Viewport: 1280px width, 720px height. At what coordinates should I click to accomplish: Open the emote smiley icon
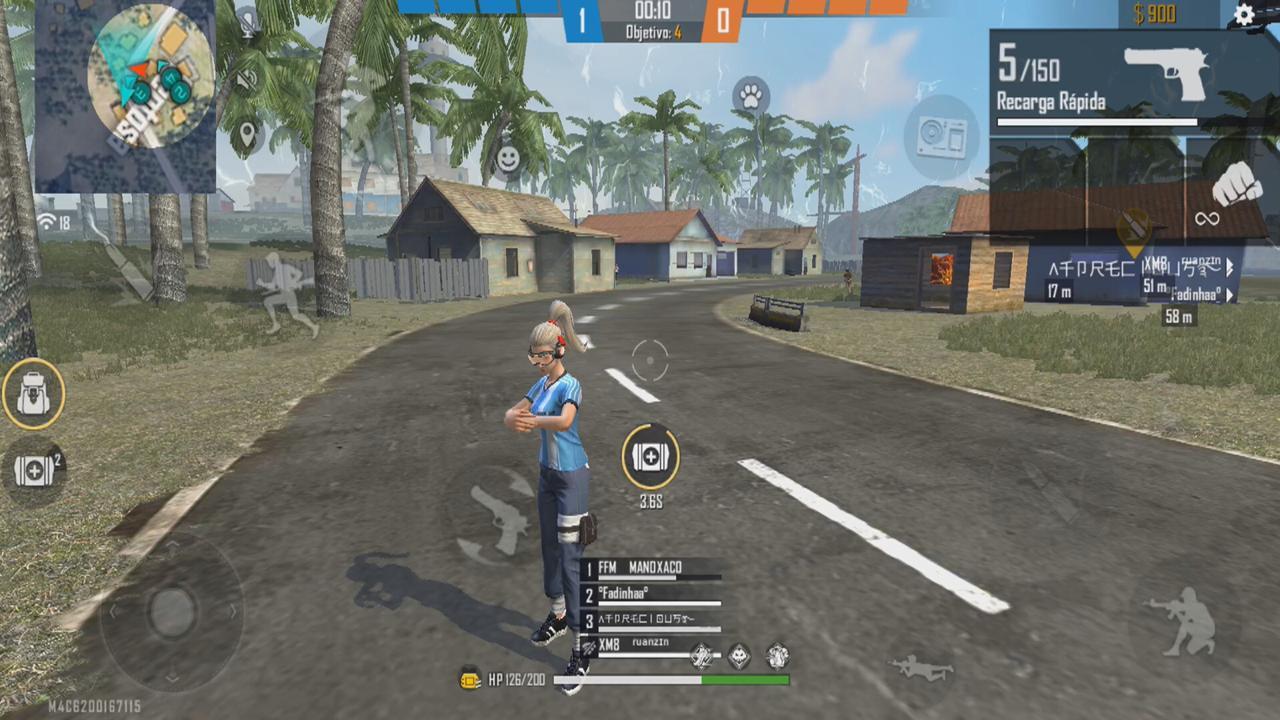point(506,156)
